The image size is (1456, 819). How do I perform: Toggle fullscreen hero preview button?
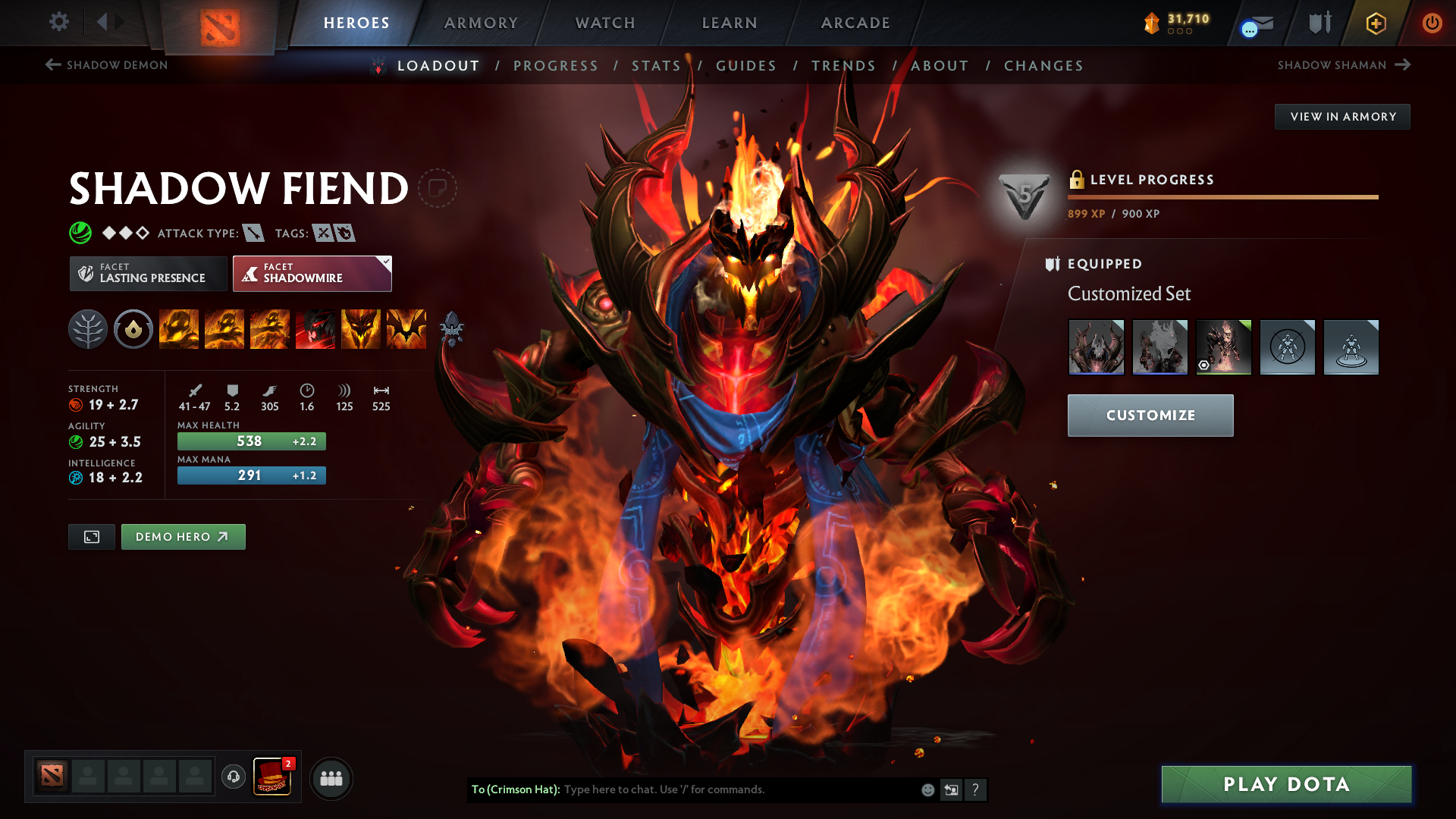91,536
